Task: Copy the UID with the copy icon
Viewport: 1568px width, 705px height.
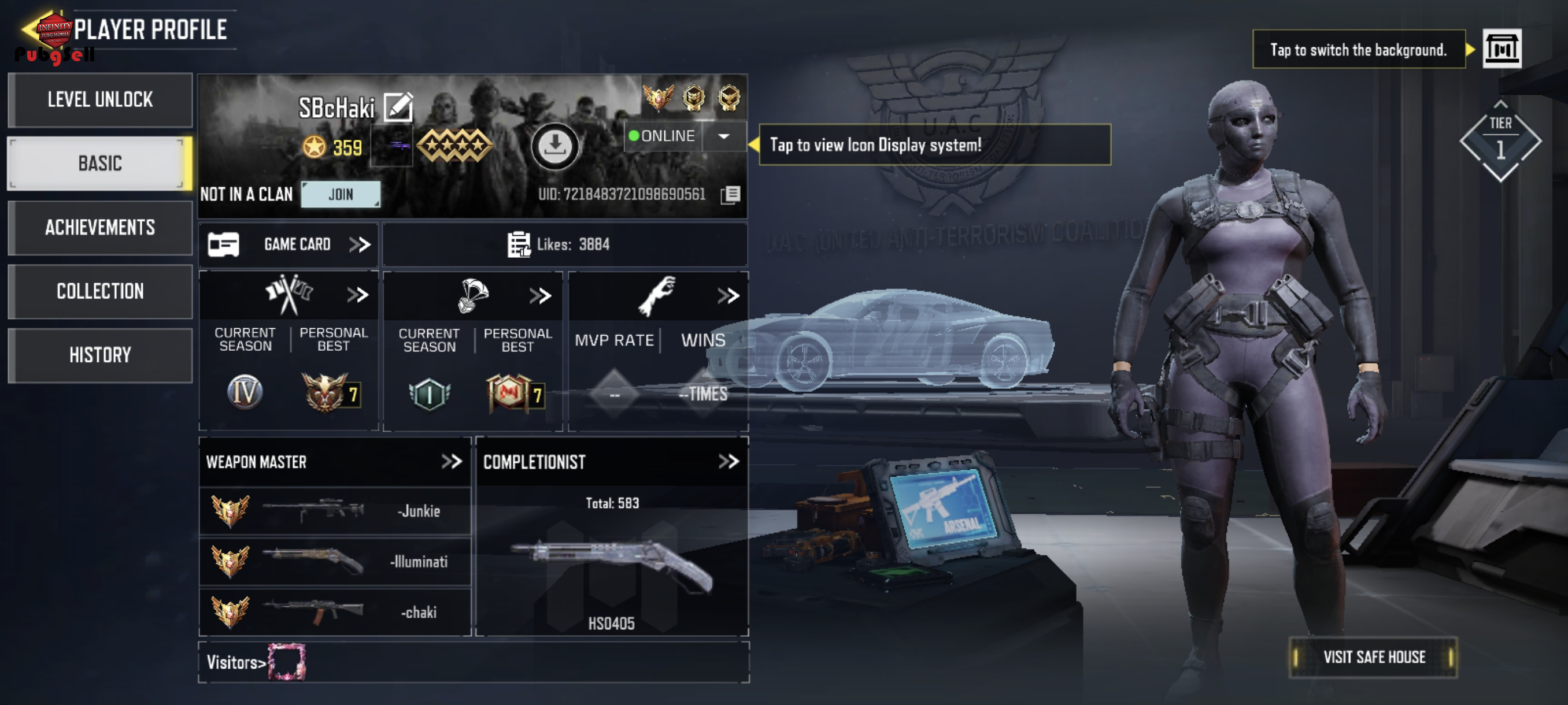Action: [730, 195]
